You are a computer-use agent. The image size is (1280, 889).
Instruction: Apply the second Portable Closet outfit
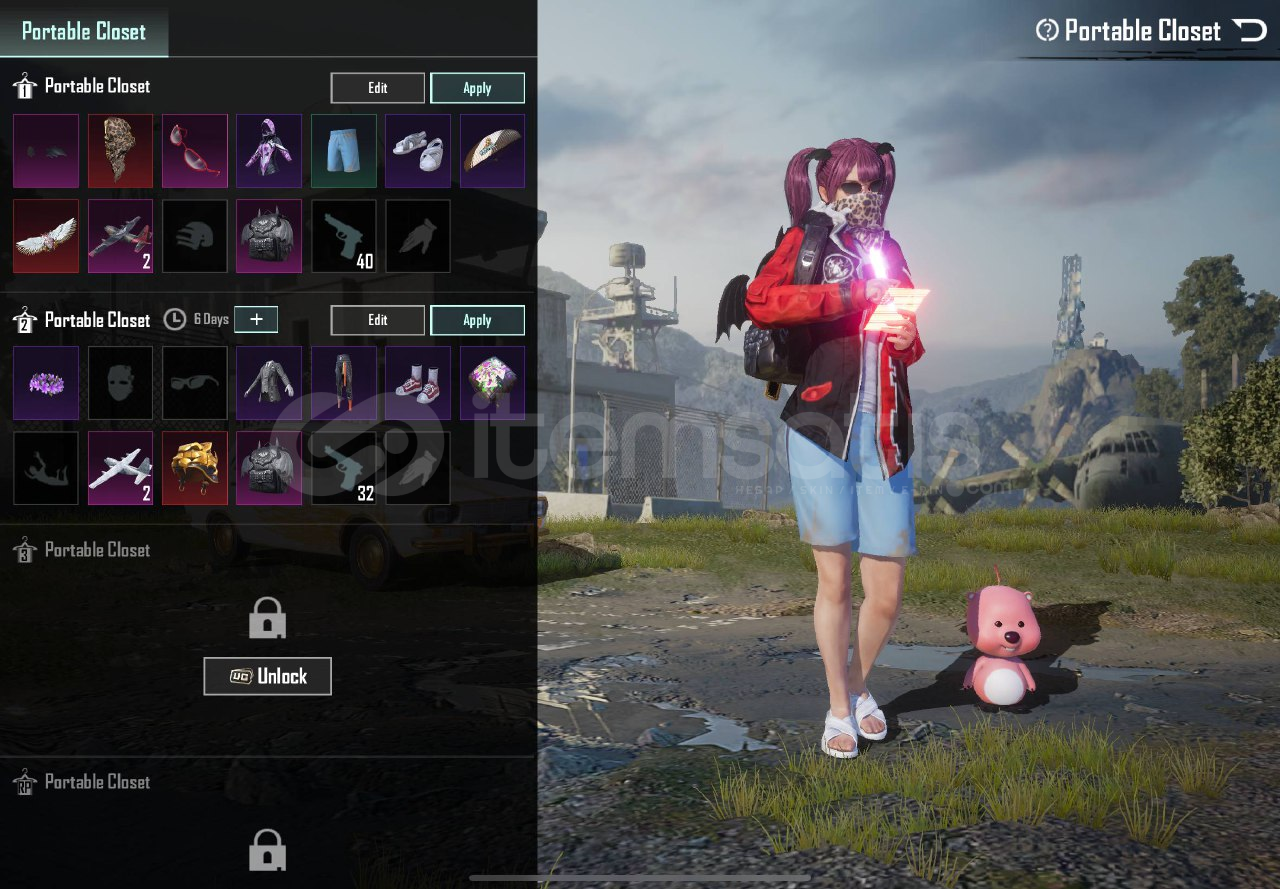477,320
